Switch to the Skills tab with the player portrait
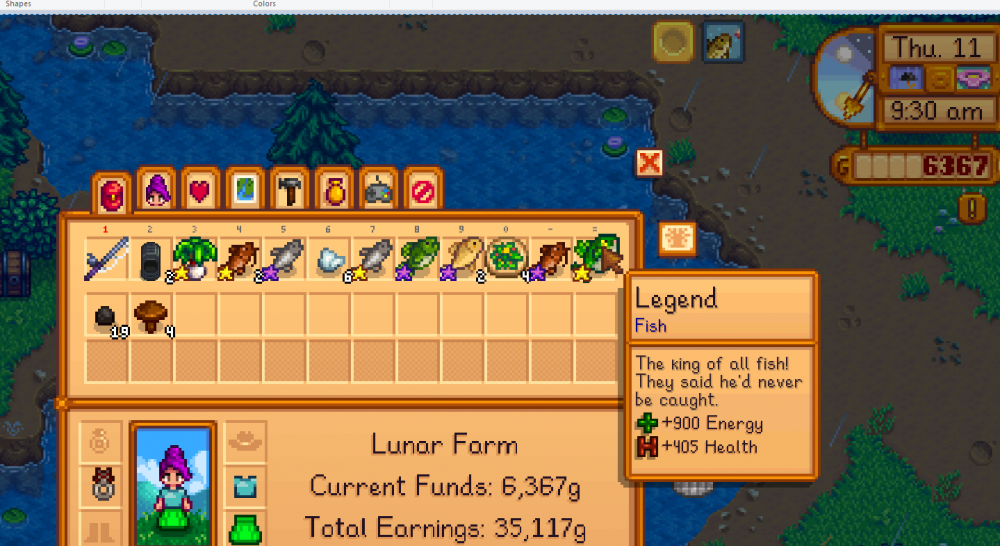 point(156,190)
